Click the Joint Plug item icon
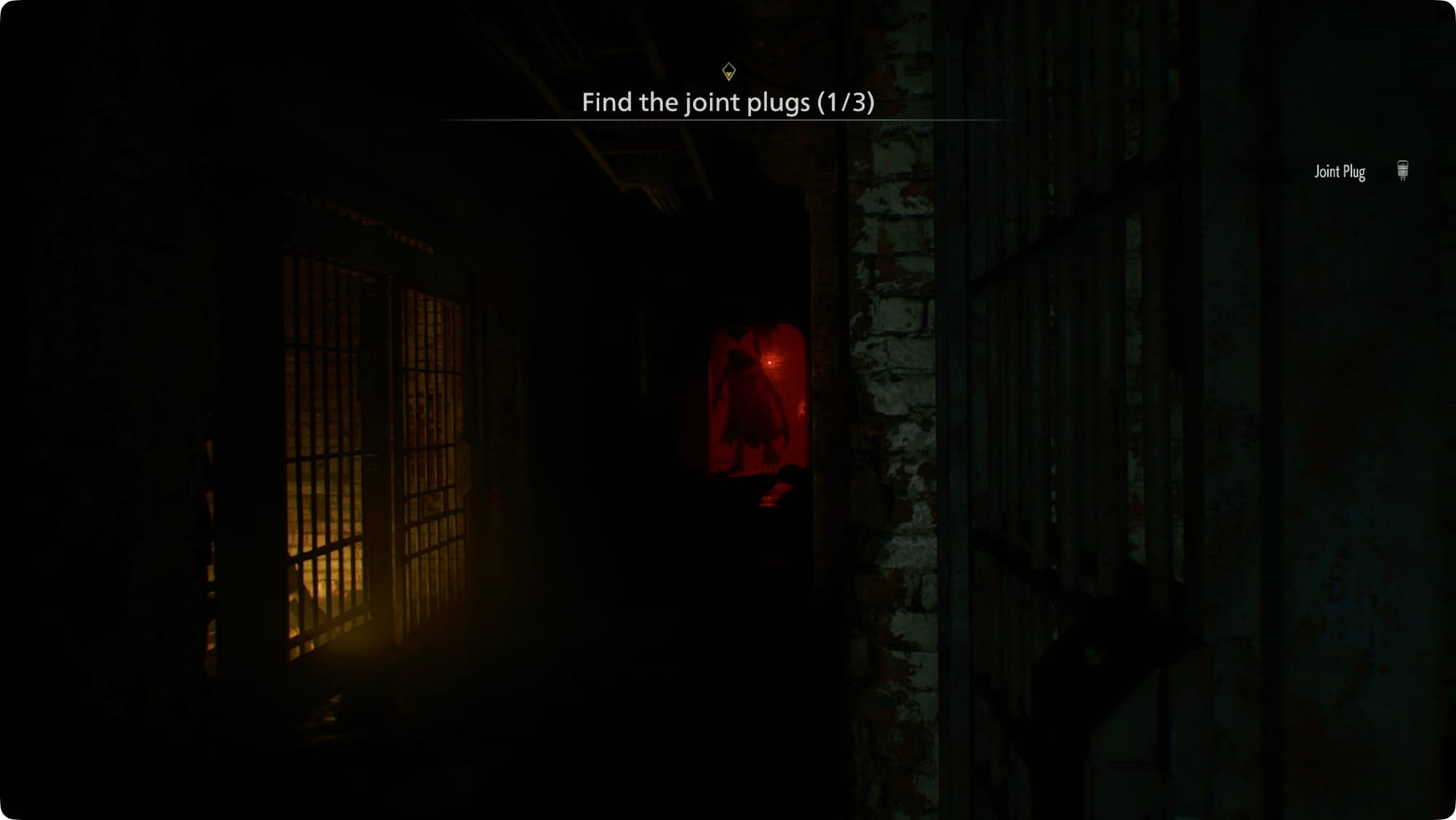This screenshot has height=820, width=1456. coord(1402,171)
